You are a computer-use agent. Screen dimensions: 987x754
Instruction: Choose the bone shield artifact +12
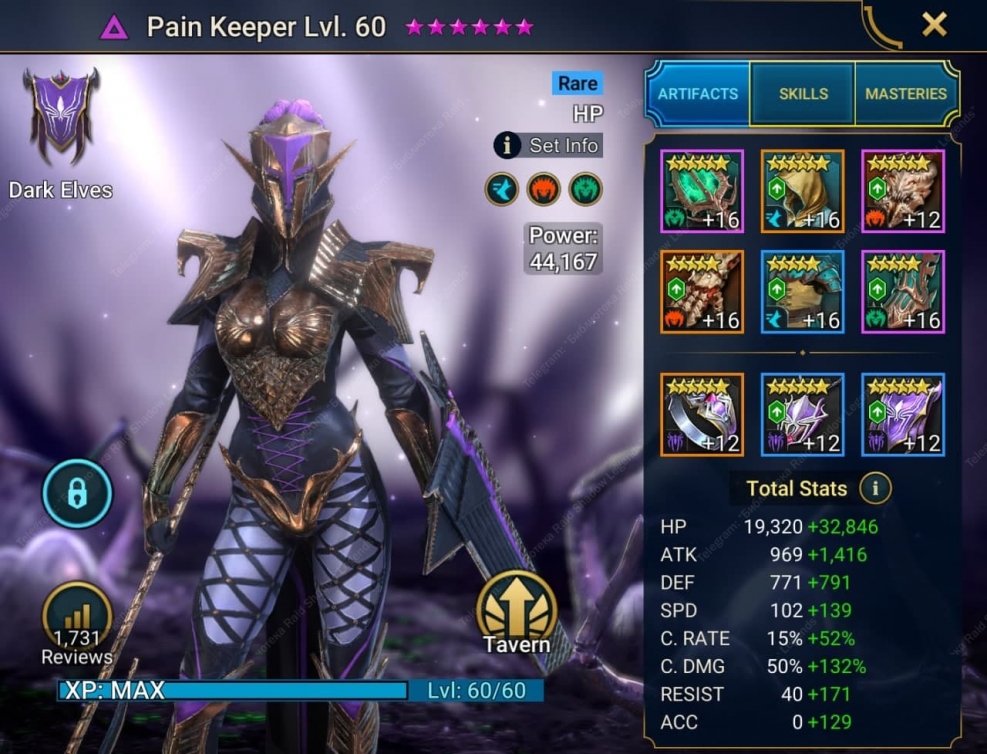tap(903, 191)
